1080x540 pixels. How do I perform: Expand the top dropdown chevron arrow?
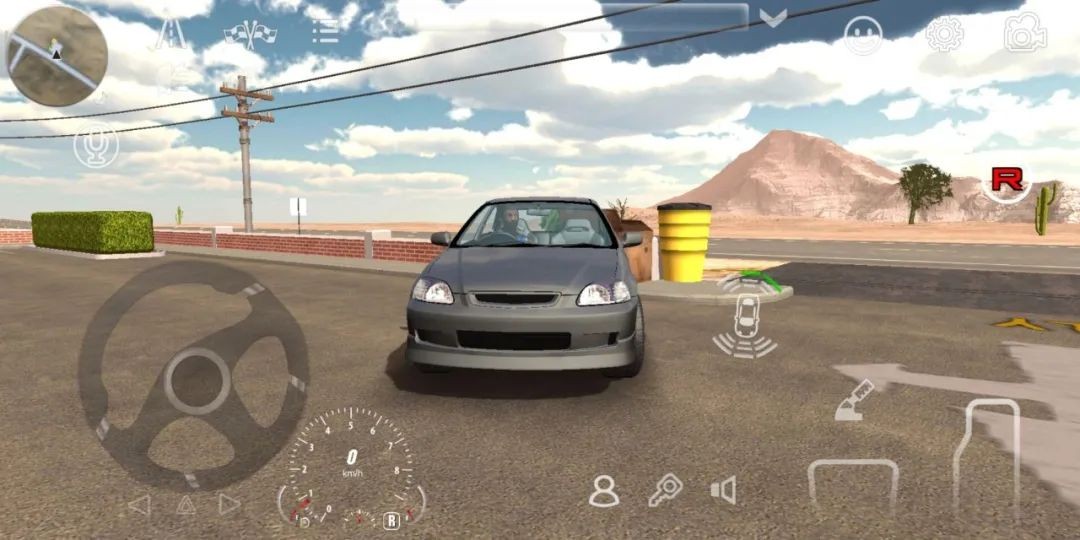click(773, 18)
